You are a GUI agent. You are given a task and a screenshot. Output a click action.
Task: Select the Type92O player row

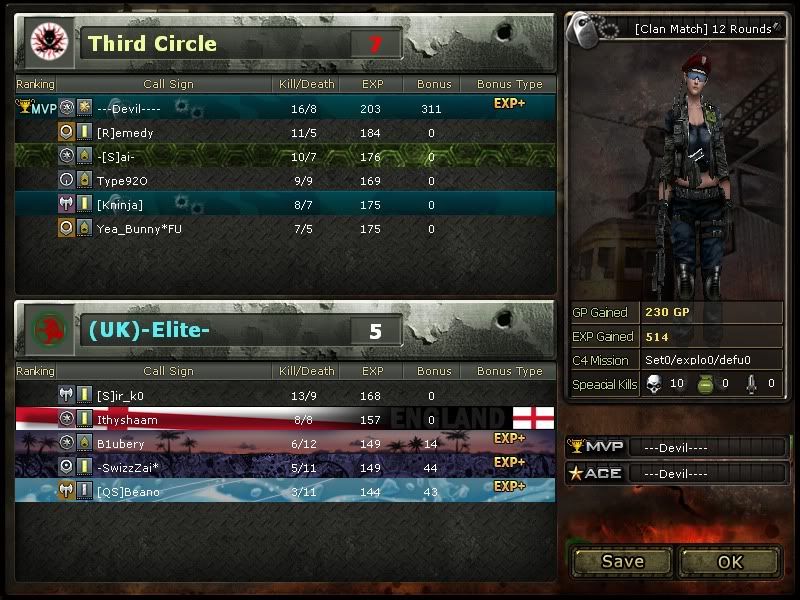(285, 180)
